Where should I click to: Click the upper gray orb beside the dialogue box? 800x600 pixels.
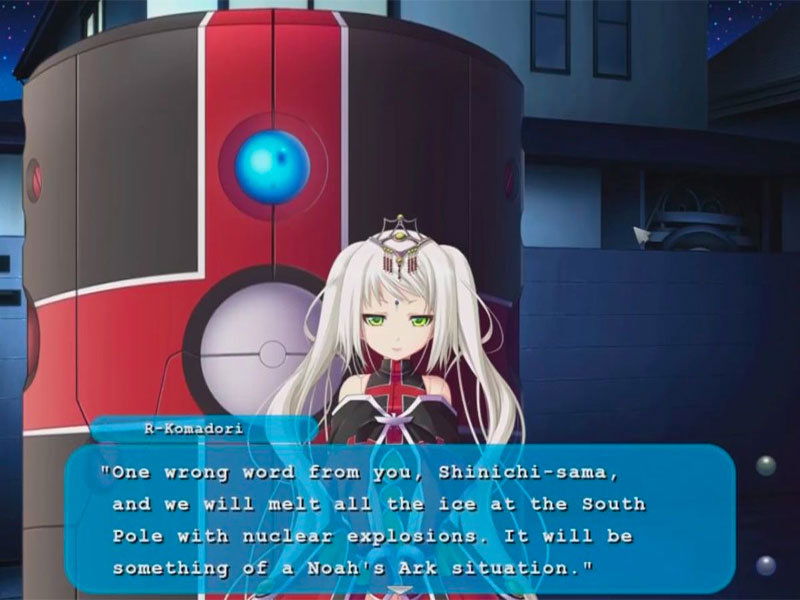[766, 465]
